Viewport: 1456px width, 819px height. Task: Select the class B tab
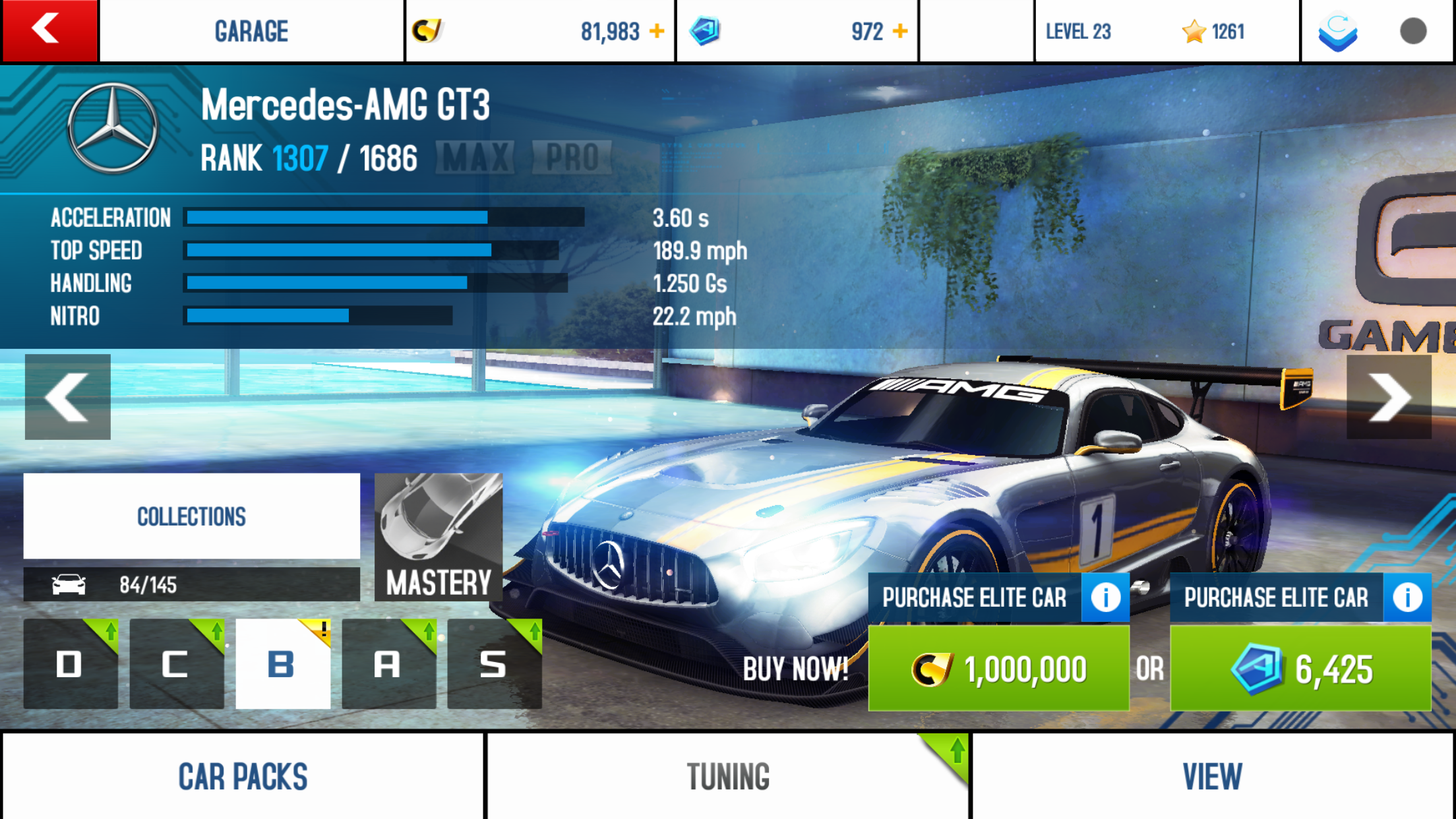click(282, 664)
